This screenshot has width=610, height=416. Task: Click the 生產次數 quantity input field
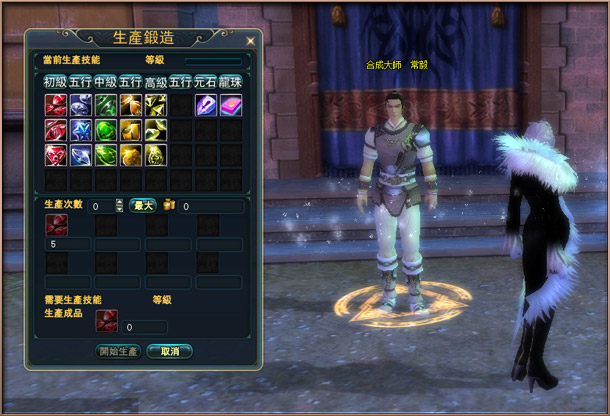[101, 206]
